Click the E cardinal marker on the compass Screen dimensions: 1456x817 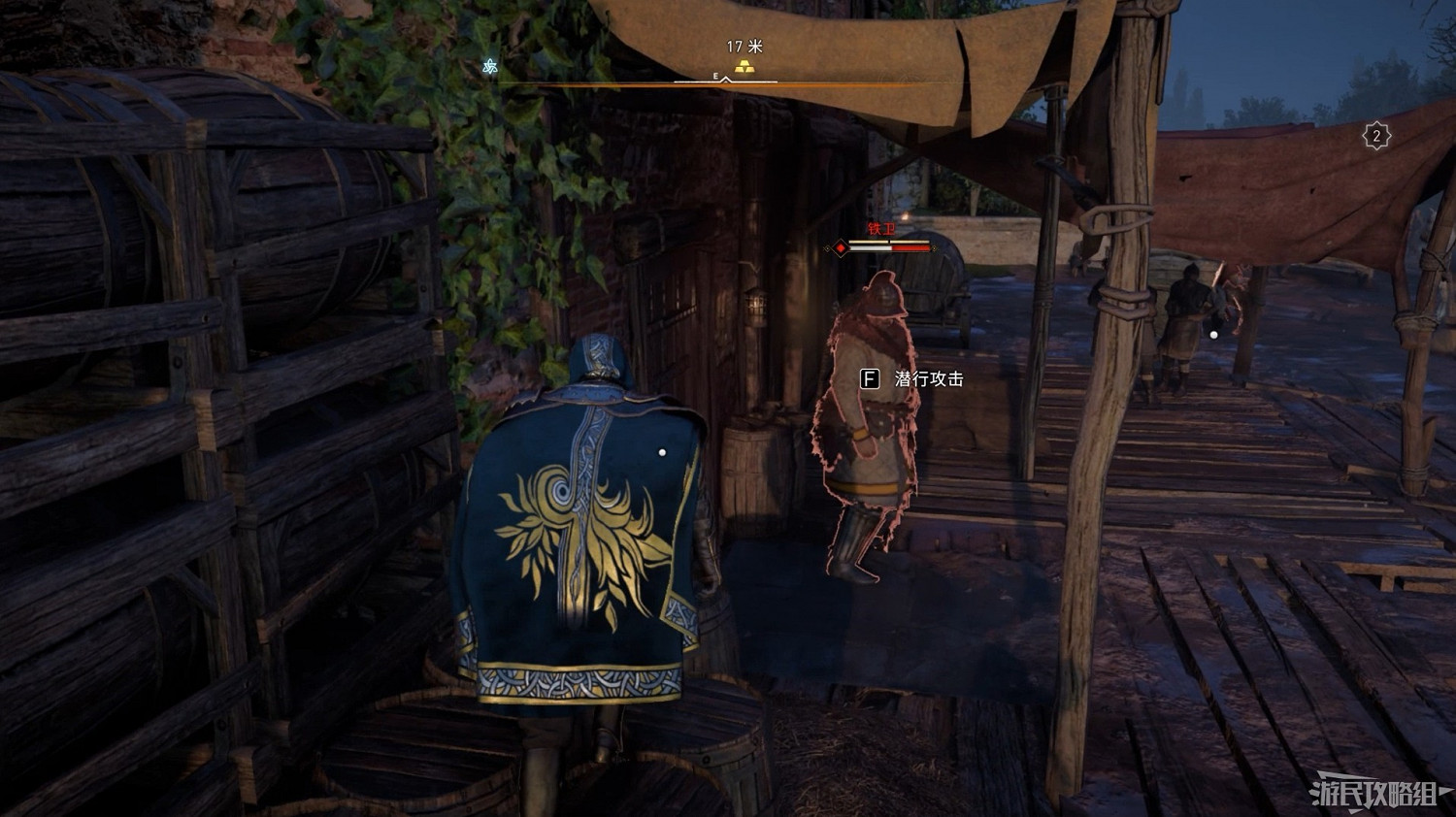click(x=715, y=76)
